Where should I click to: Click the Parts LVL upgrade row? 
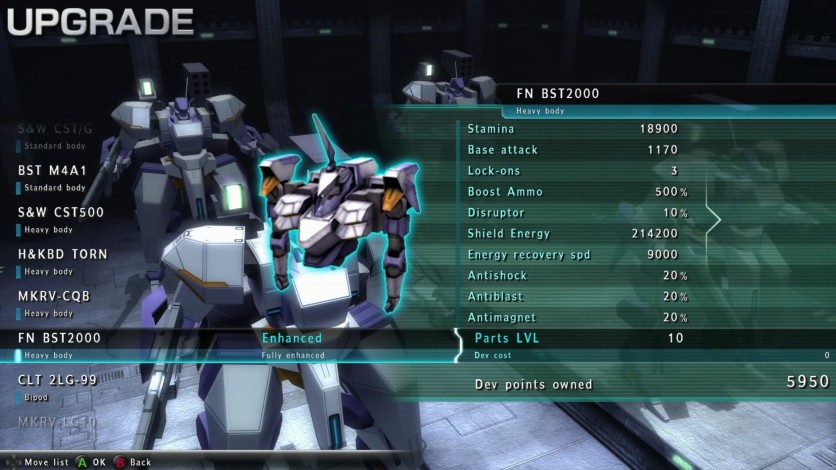coord(640,339)
